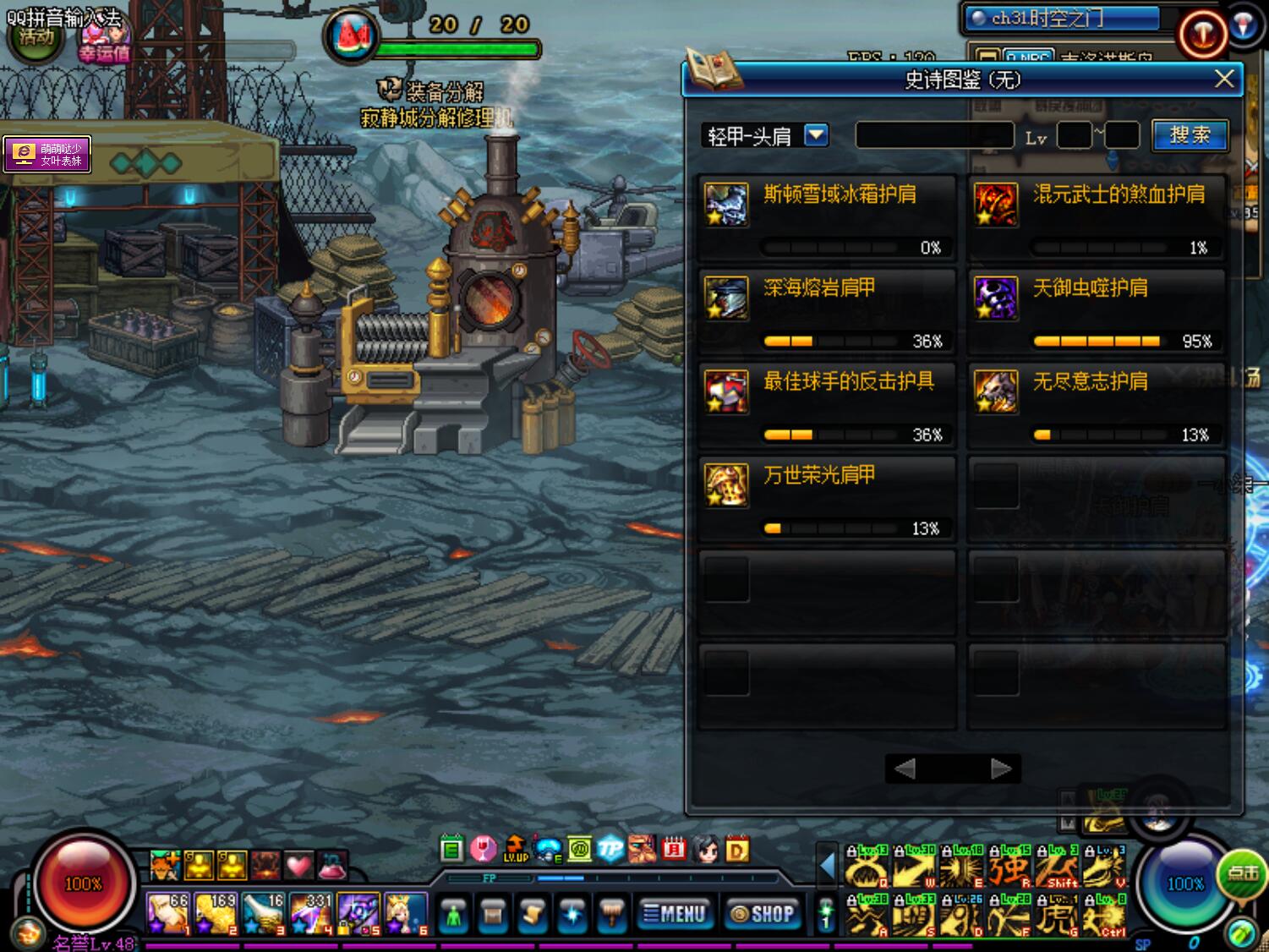Go to the next codex page

[1001, 769]
